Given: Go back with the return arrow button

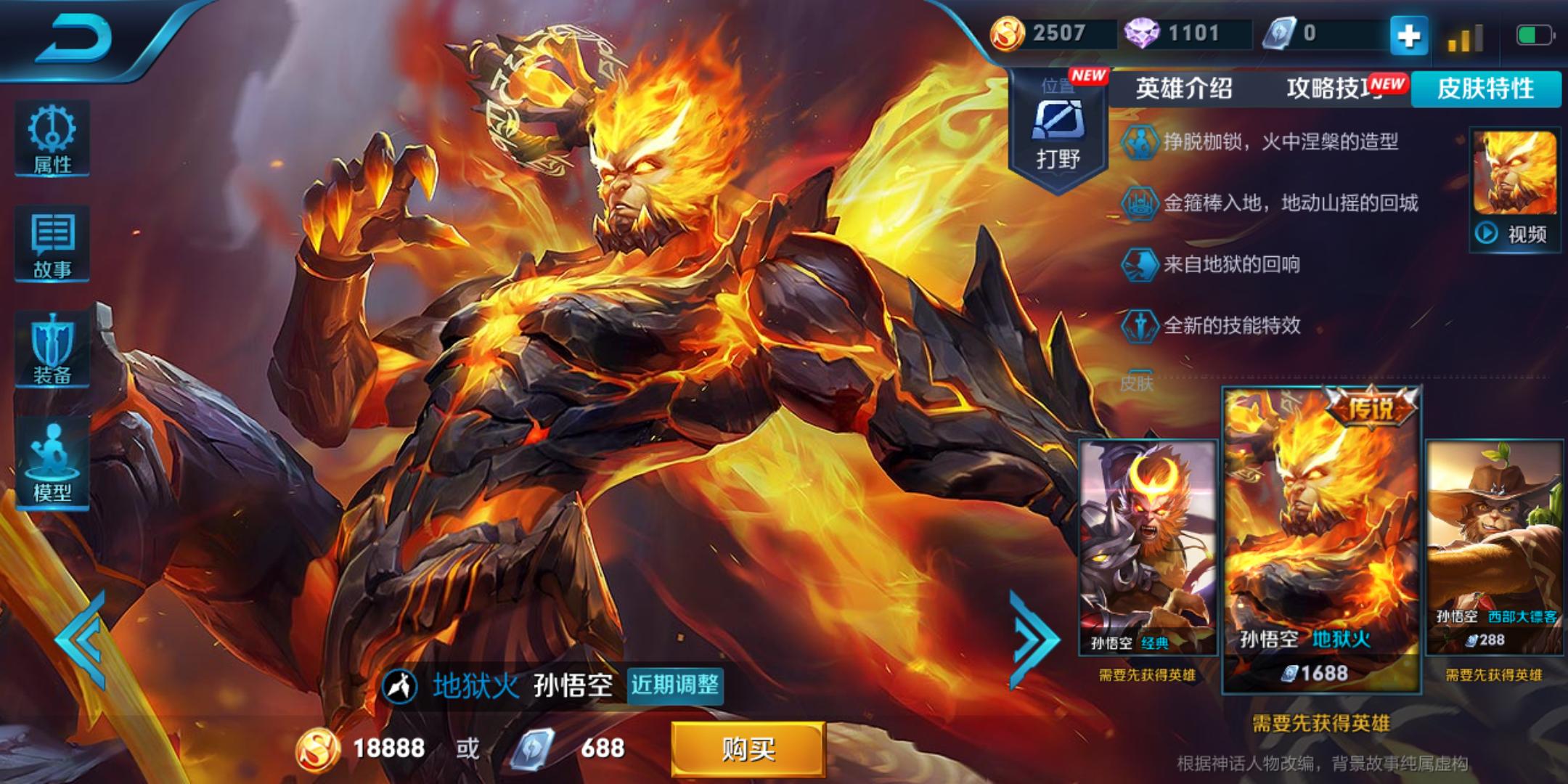Looking at the screenshot, I should (x=73, y=38).
